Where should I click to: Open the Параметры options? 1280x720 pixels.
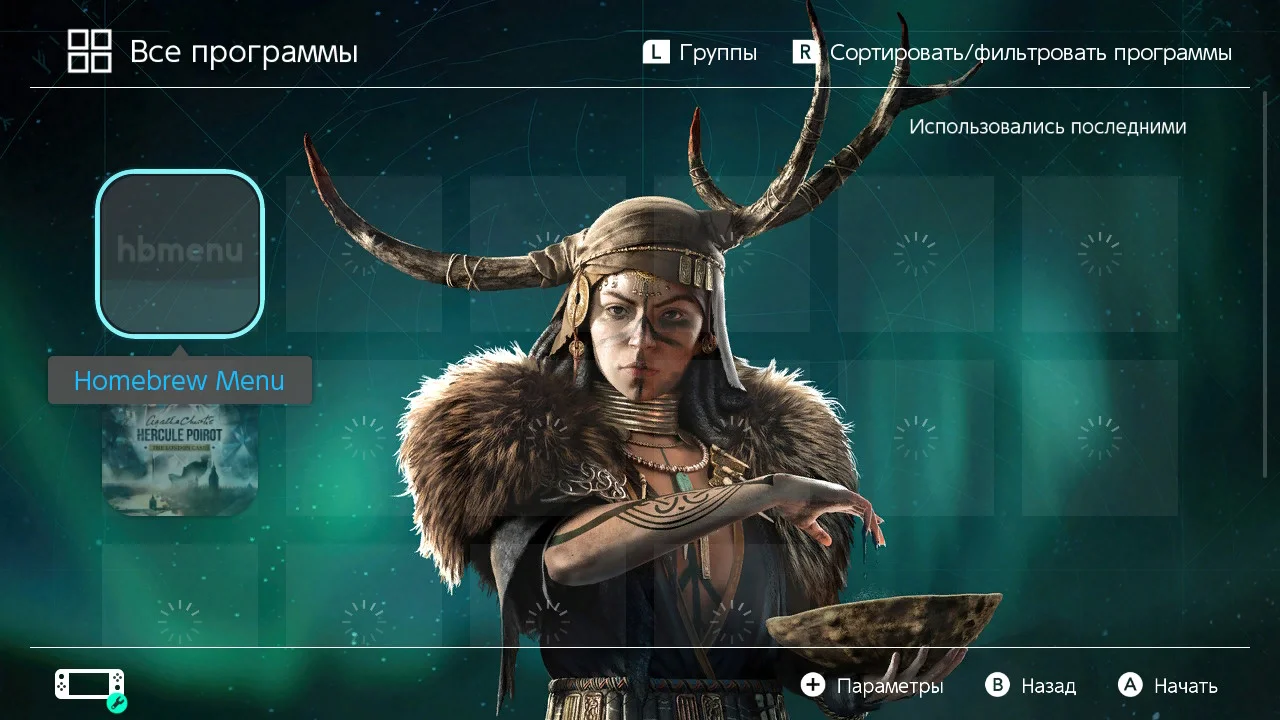pyautogui.click(x=872, y=686)
